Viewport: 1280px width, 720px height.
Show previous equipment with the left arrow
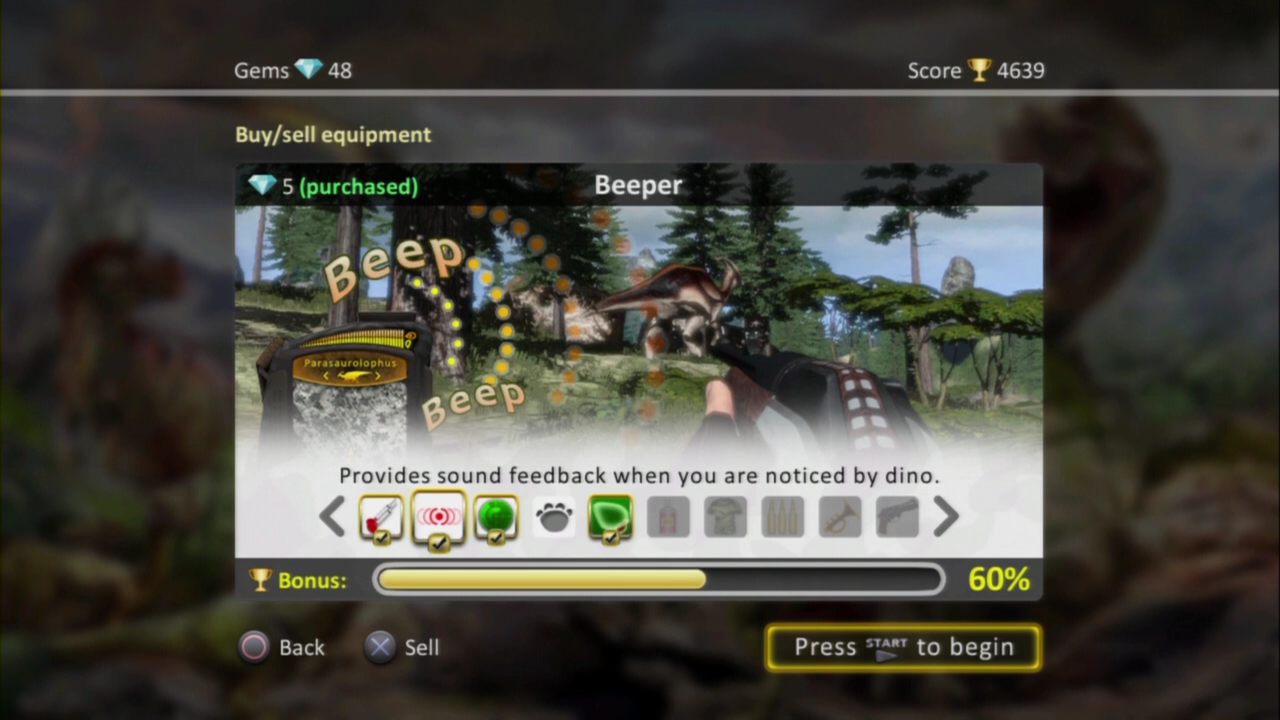pyautogui.click(x=332, y=517)
